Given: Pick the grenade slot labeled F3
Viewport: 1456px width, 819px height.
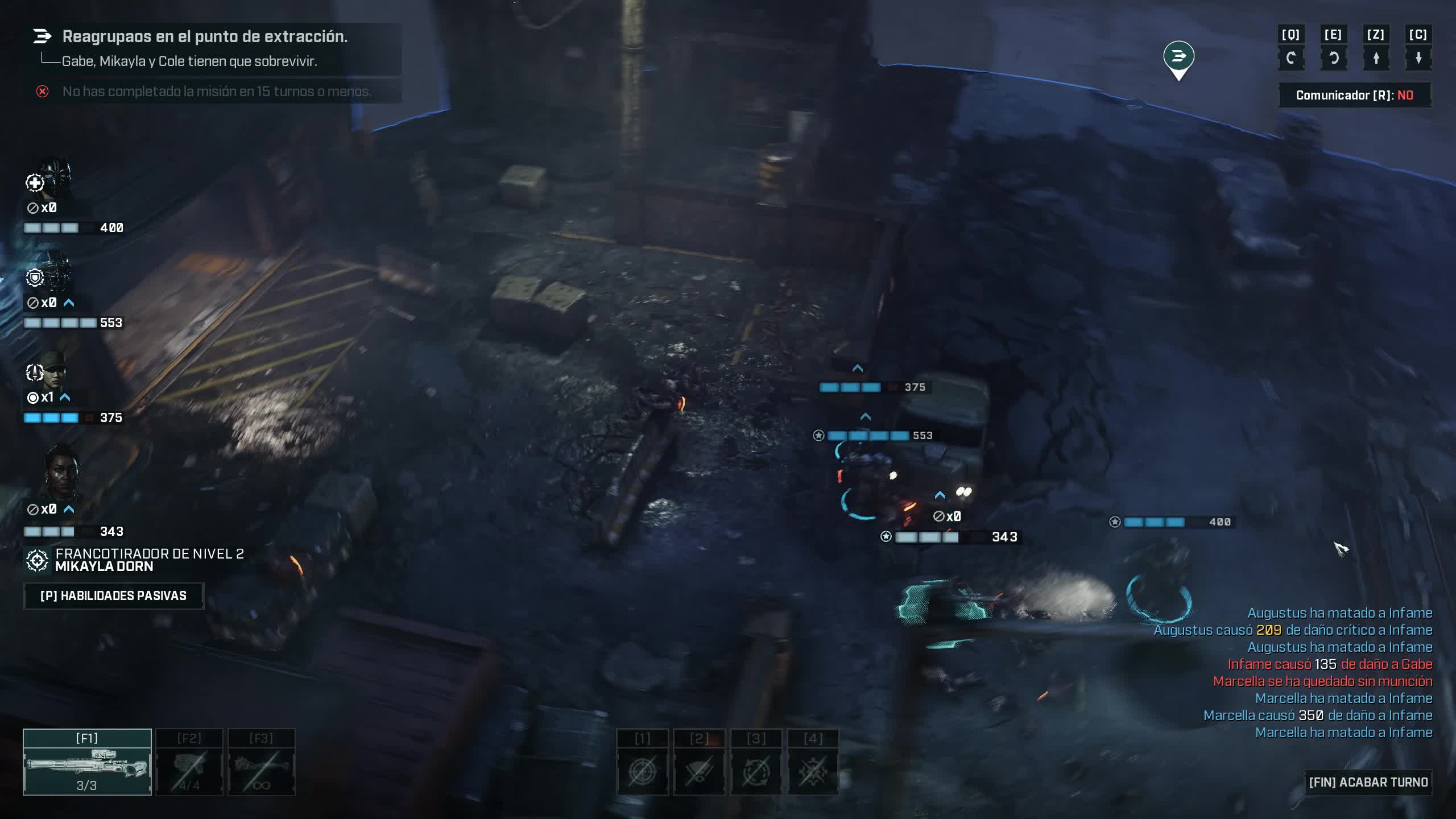Looking at the screenshot, I should click(x=262, y=762).
